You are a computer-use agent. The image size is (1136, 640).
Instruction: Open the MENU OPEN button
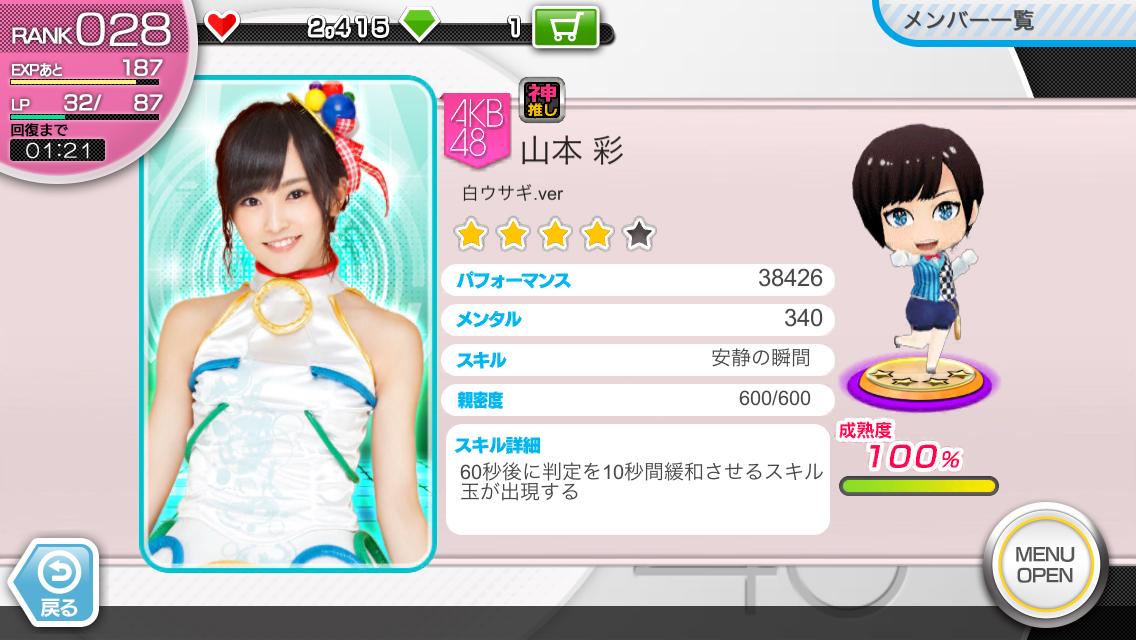(1044, 565)
